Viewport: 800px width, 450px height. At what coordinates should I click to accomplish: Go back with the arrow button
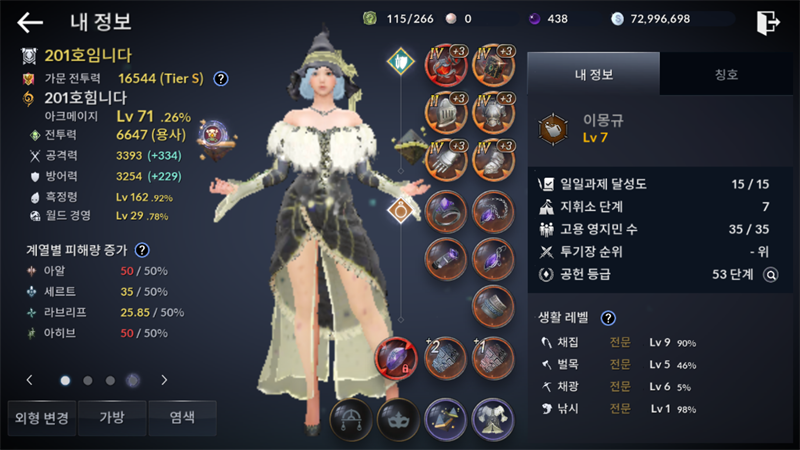coord(30,22)
